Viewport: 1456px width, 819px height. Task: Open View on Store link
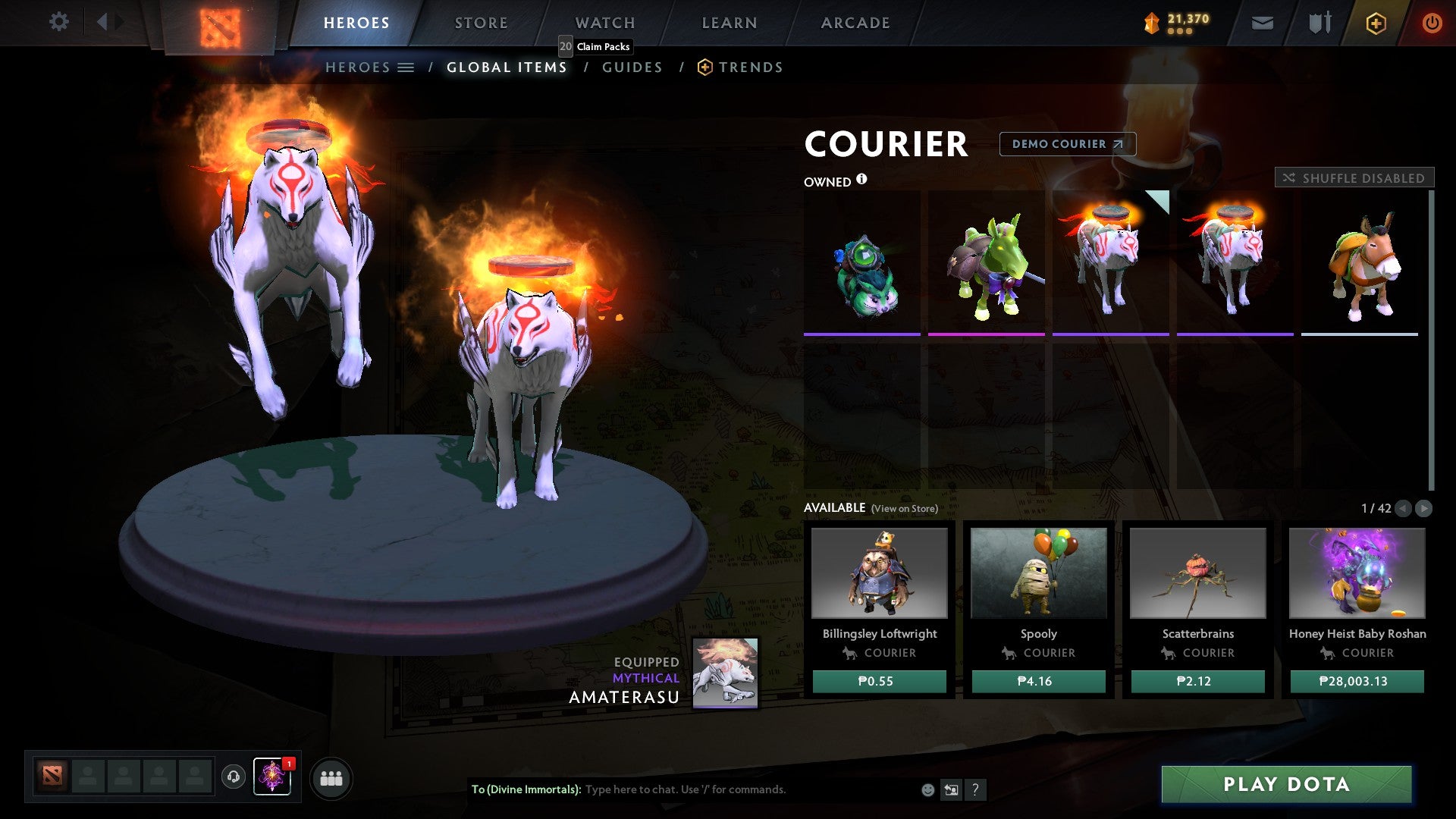tap(904, 509)
